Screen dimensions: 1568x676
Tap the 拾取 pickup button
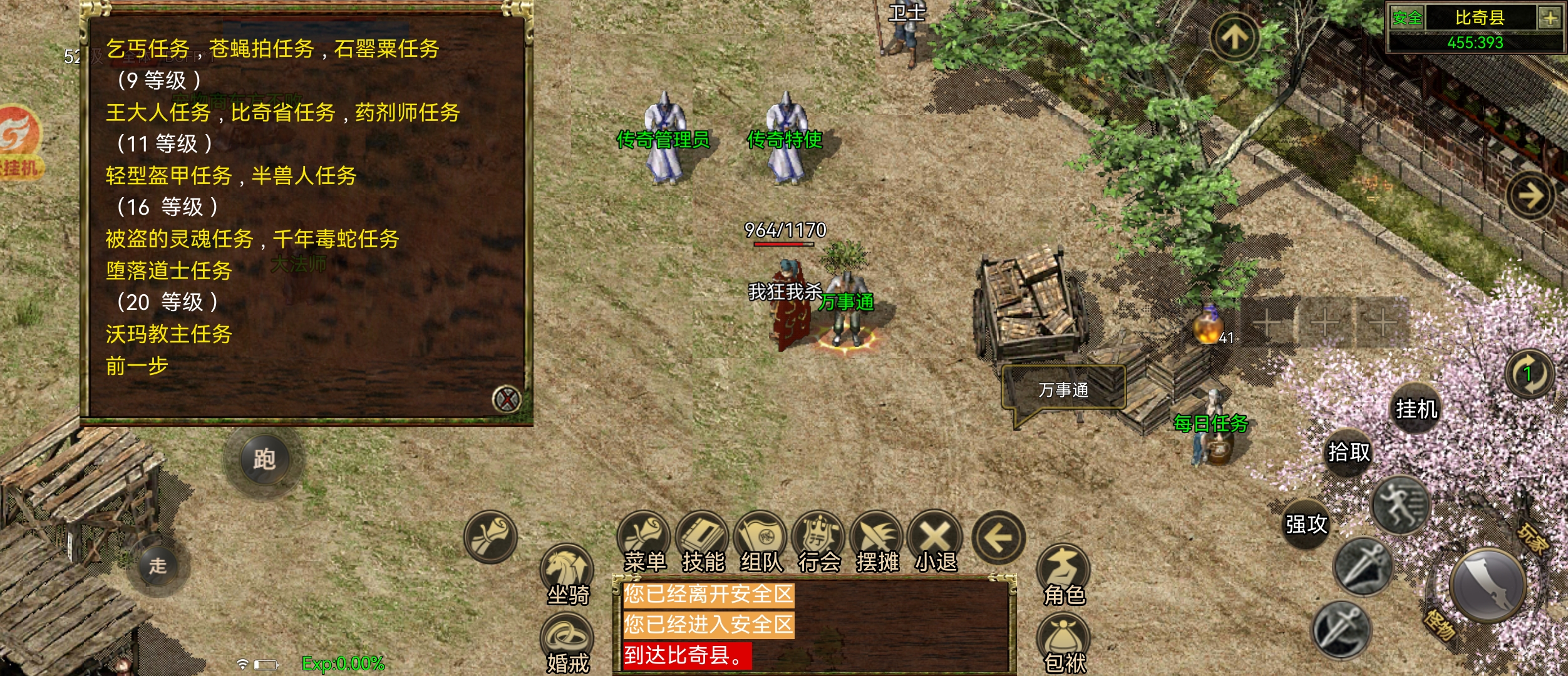pos(1349,452)
